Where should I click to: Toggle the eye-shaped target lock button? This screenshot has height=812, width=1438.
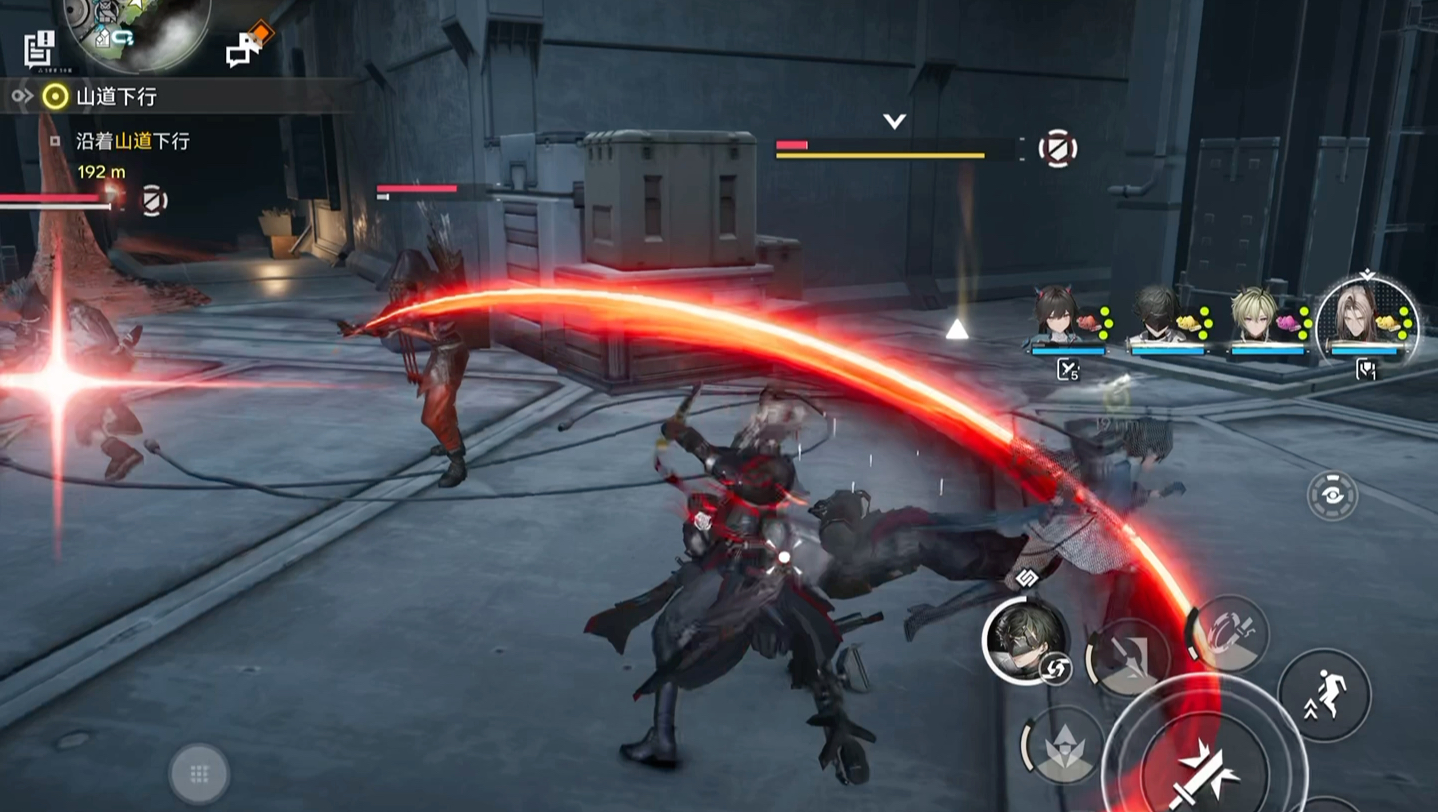tap(1332, 496)
